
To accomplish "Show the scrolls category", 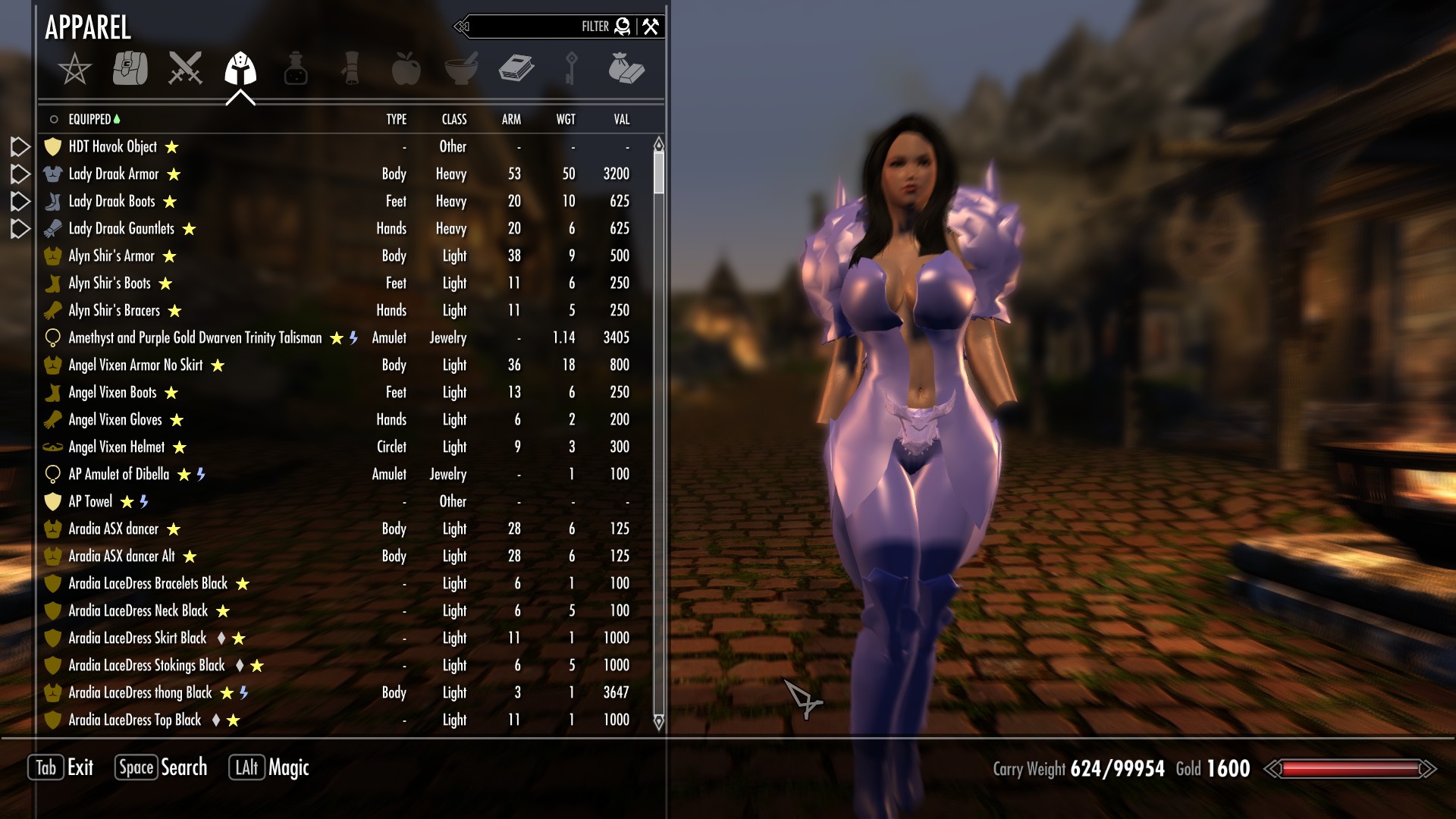I will pos(350,68).
